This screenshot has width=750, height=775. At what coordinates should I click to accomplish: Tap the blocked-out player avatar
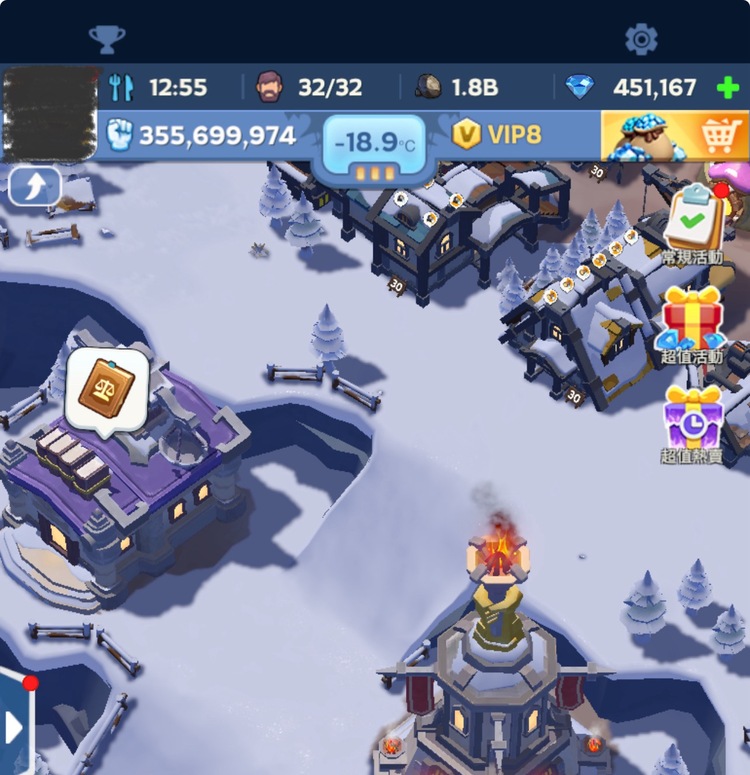pos(49,113)
